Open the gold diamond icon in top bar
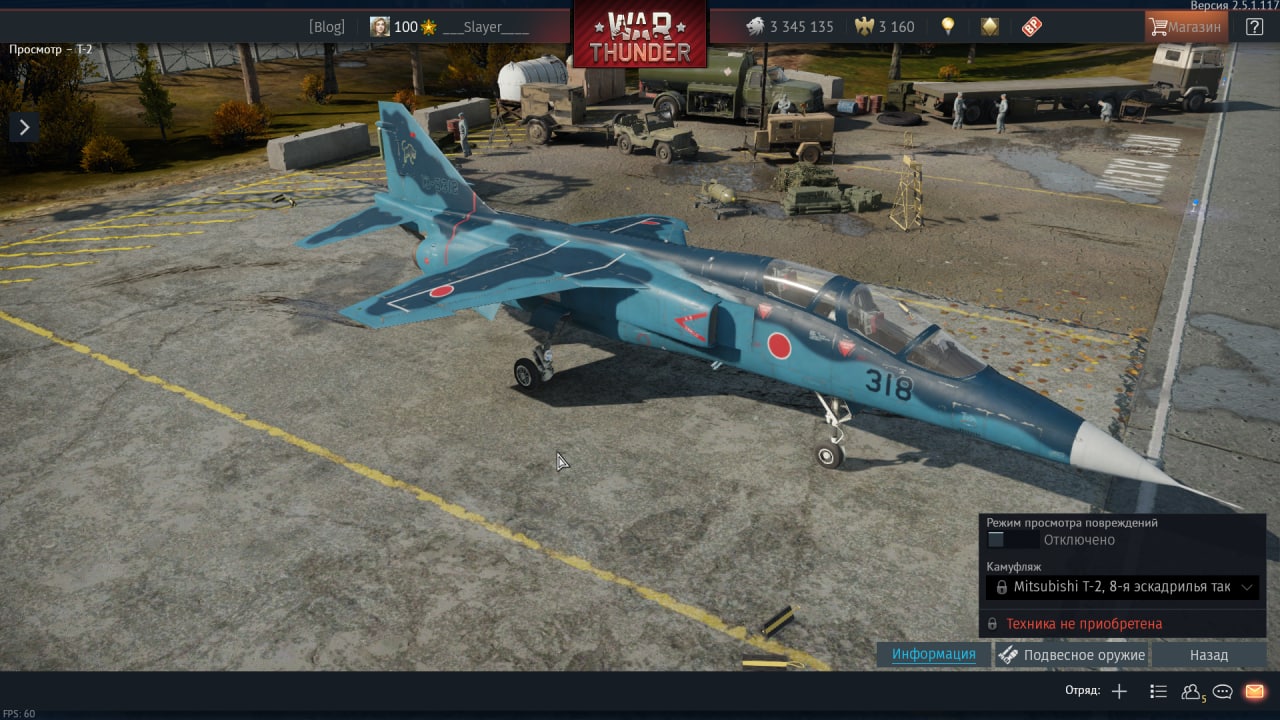 [x=989, y=27]
